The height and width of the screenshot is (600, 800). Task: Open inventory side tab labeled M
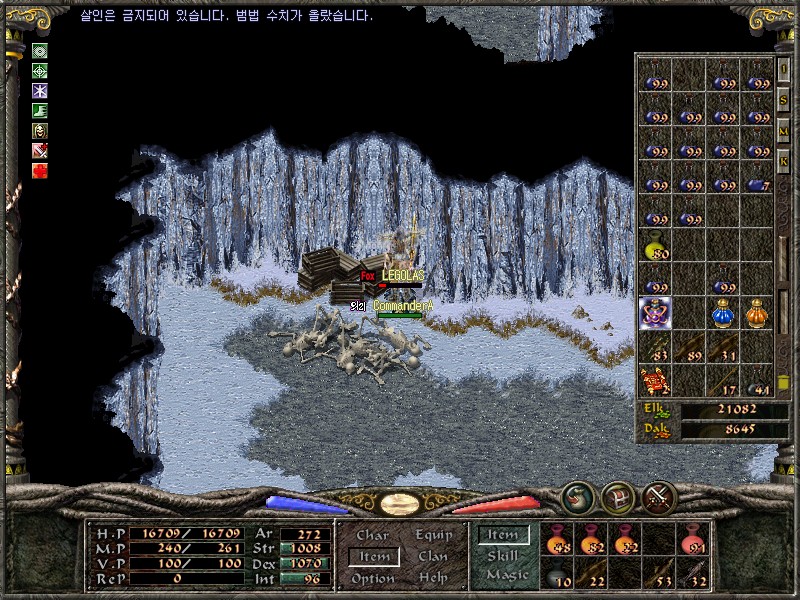click(784, 130)
